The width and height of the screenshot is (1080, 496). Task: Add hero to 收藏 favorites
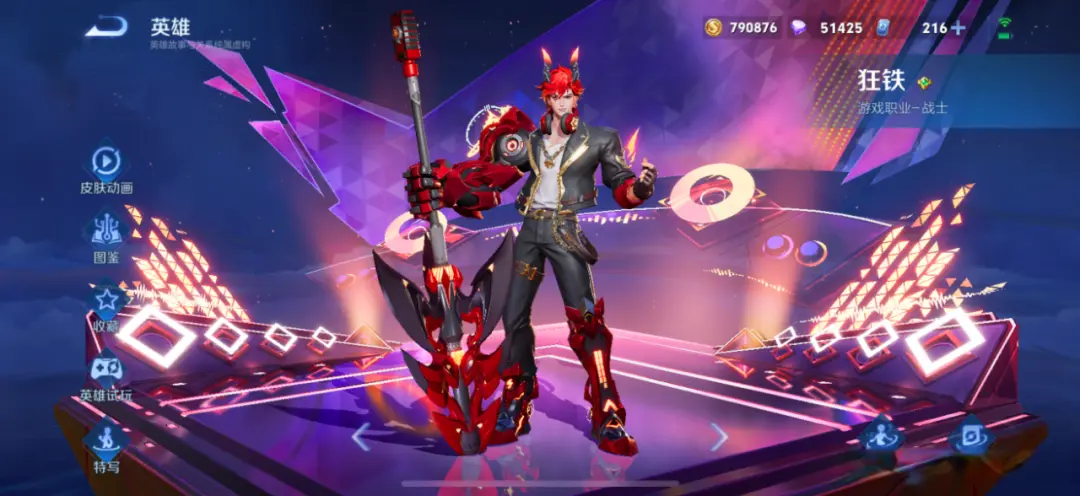click(106, 301)
